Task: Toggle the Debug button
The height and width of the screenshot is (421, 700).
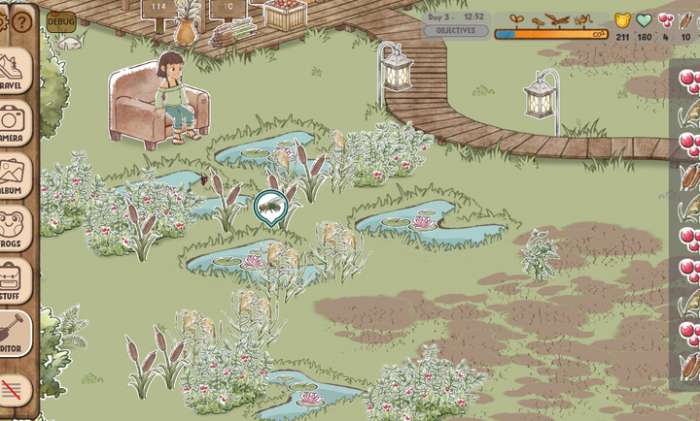Action: (x=61, y=20)
